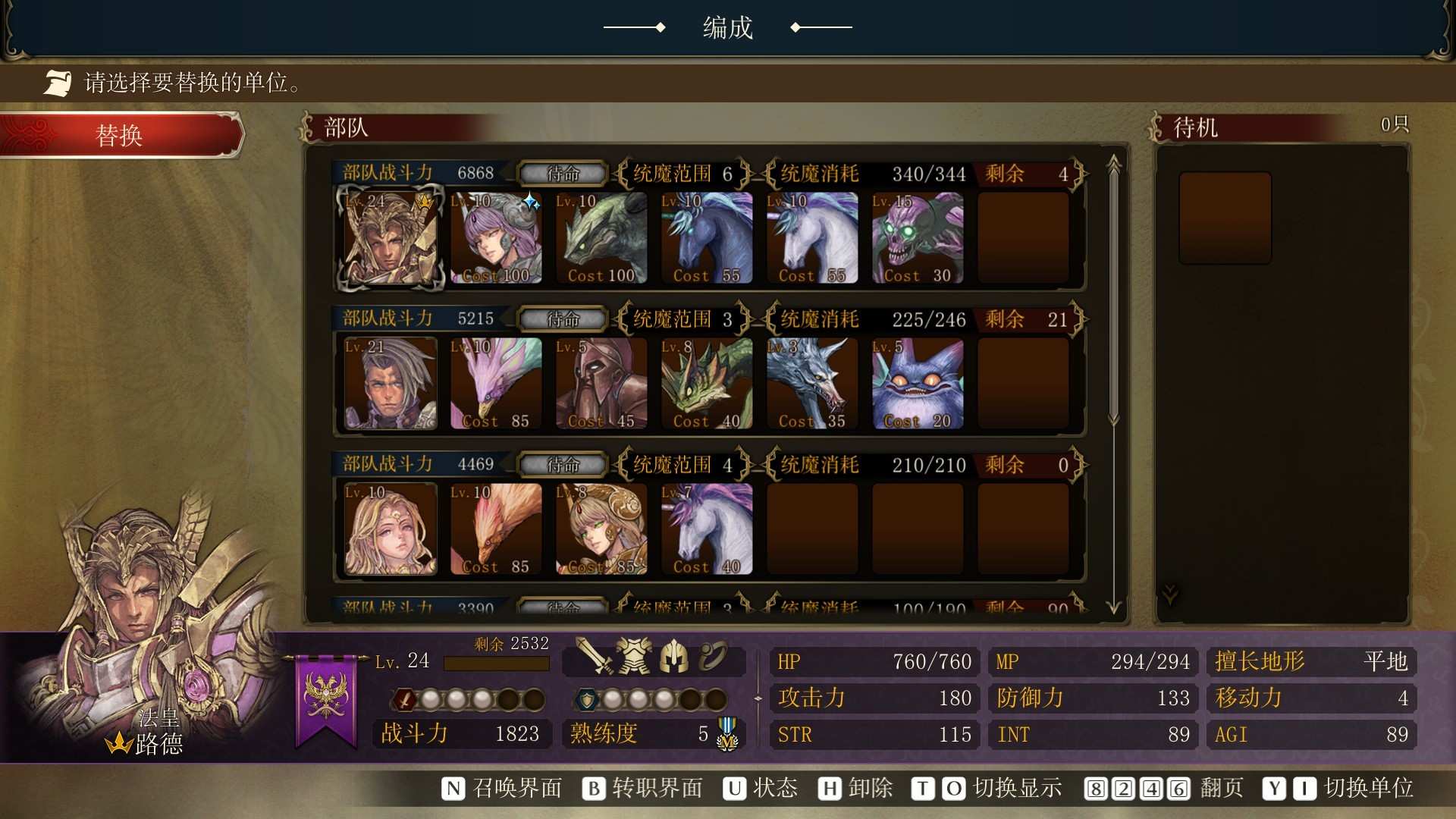The height and width of the screenshot is (819, 1456).
Task: Click the experience bar beside 剩余 2532
Action: pyautogui.click(x=497, y=663)
